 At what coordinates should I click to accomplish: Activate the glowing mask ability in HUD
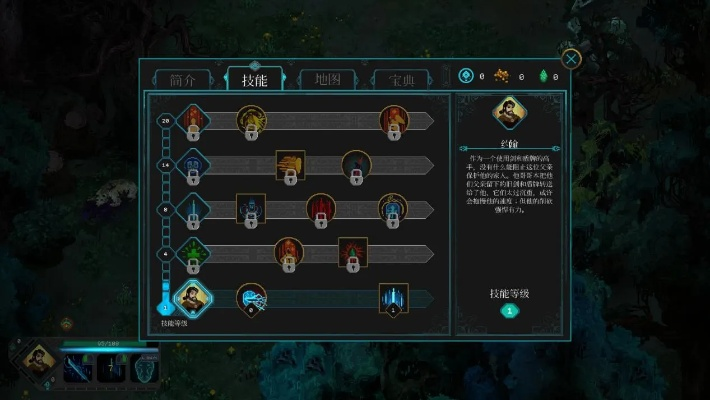click(x=143, y=367)
